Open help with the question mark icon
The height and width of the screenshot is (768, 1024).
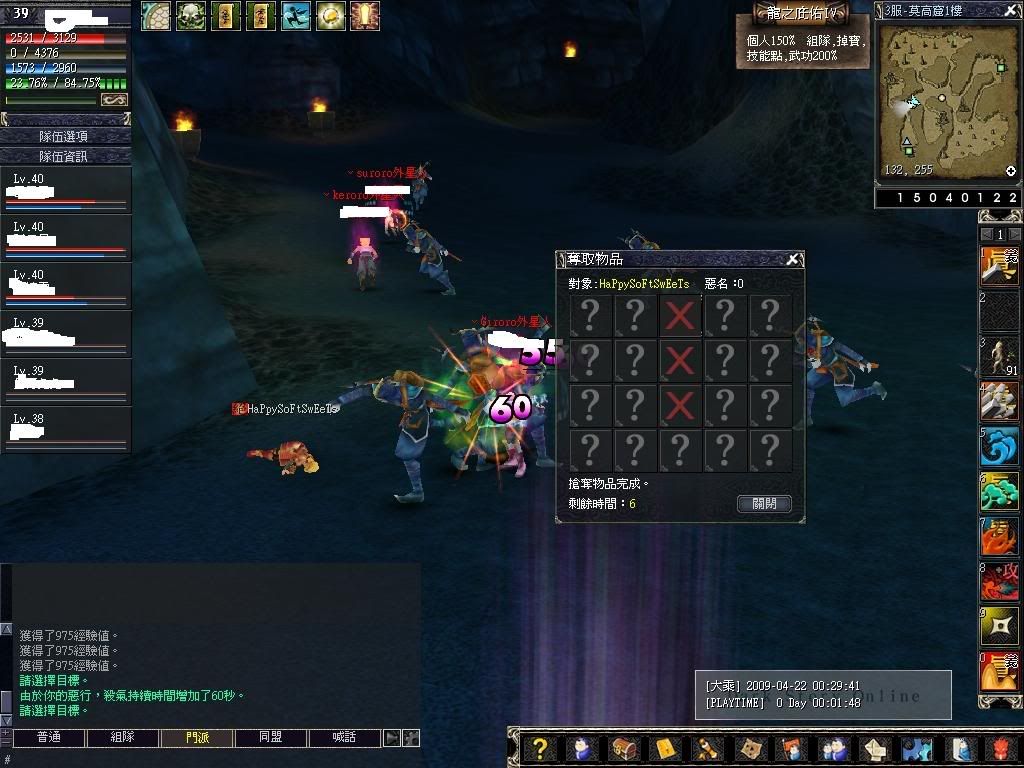click(540, 749)
